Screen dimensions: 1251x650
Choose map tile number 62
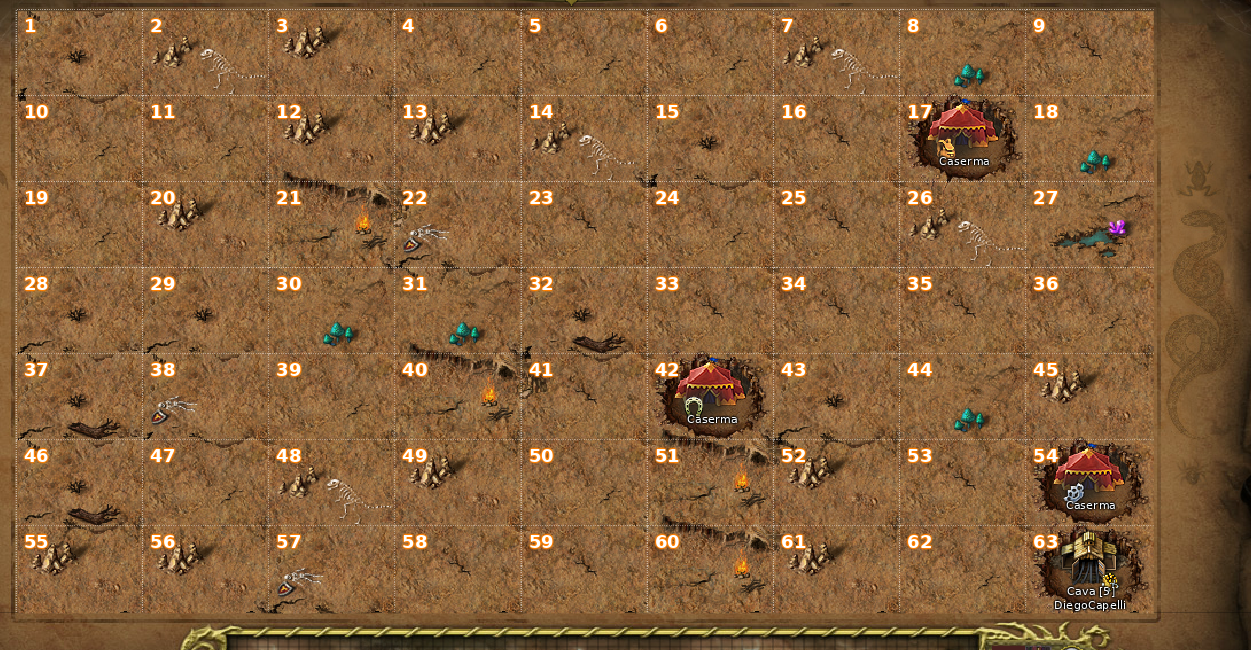point(963,569)
